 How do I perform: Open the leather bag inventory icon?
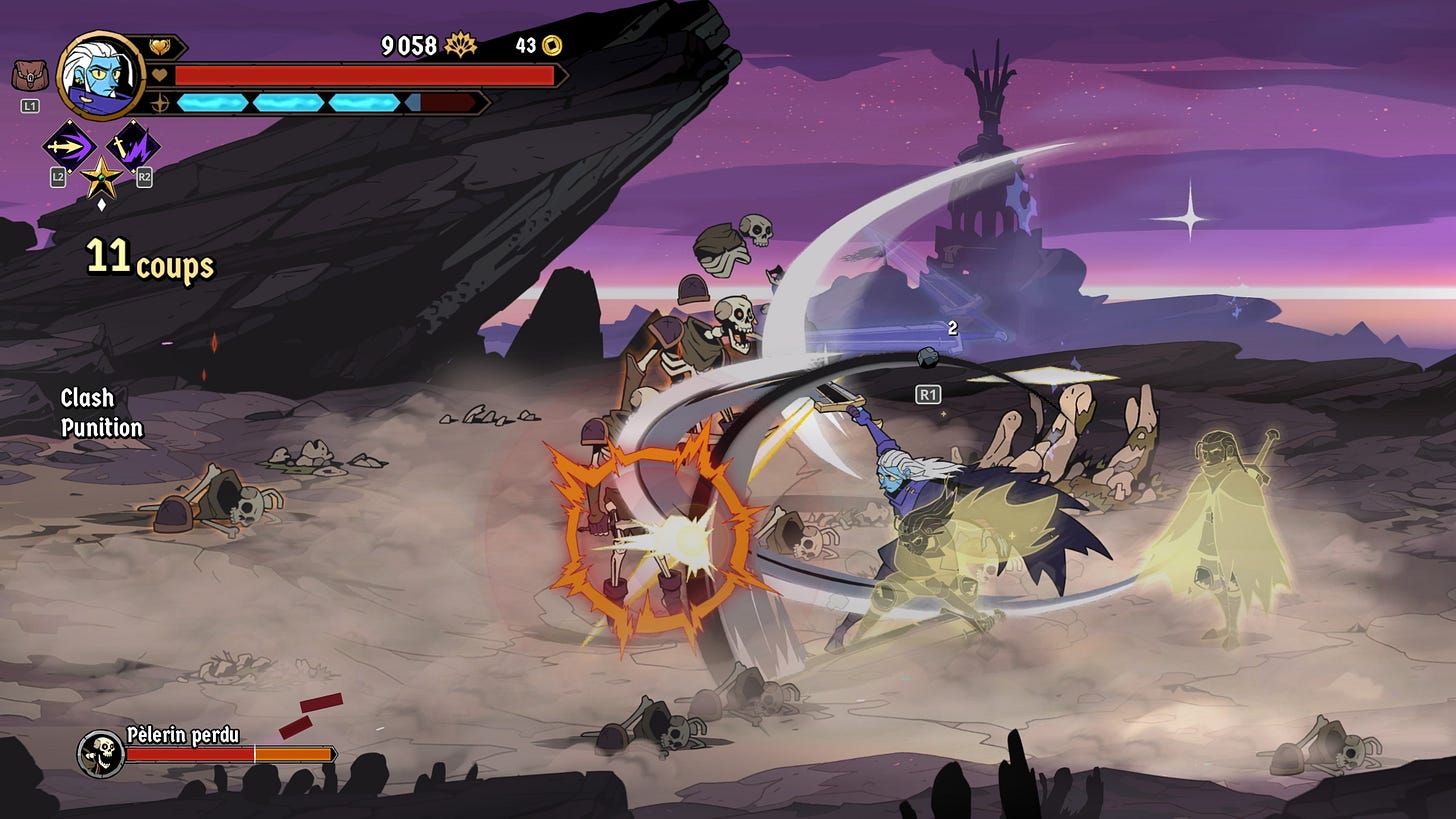click(x=29, y=76)
